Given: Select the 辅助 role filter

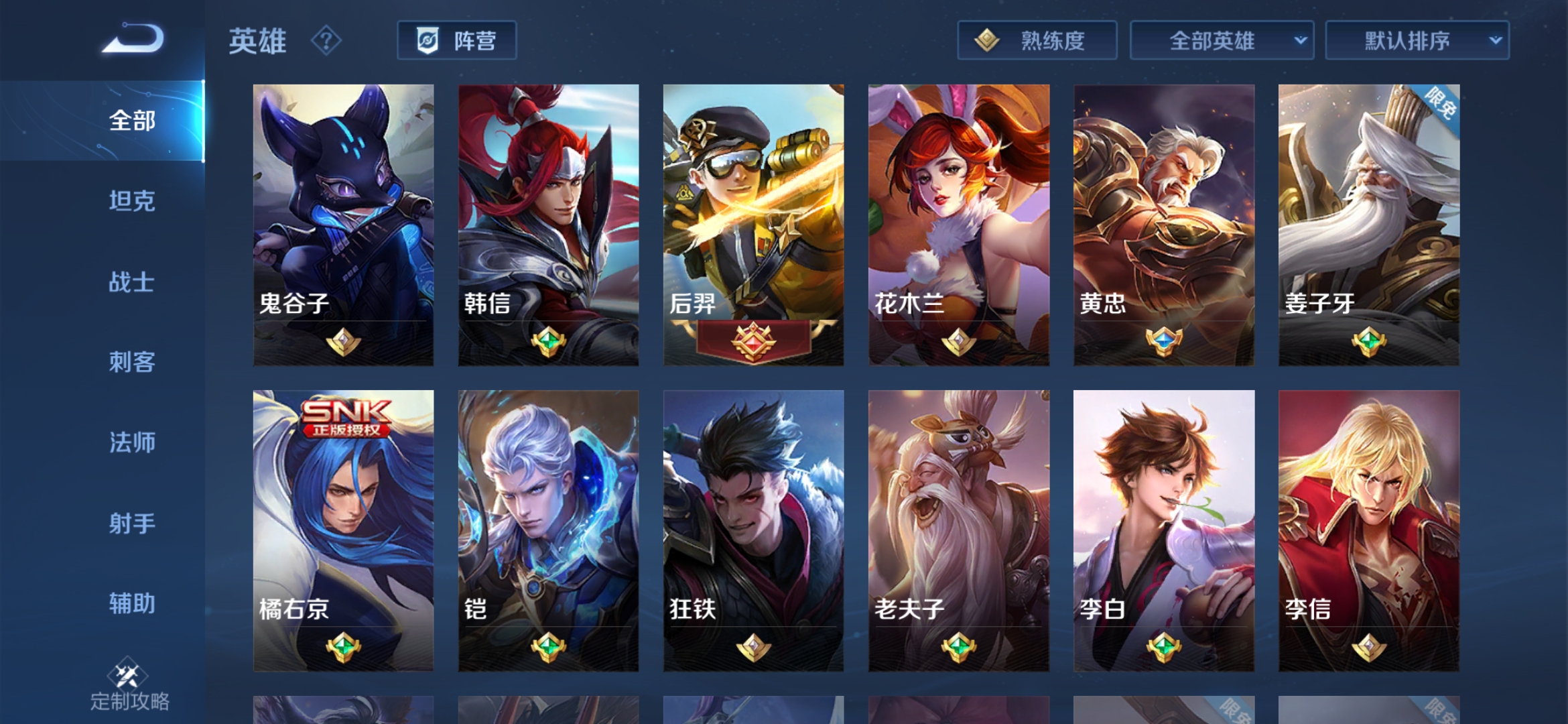Looking at the screenshot, I should click(132, 604).
